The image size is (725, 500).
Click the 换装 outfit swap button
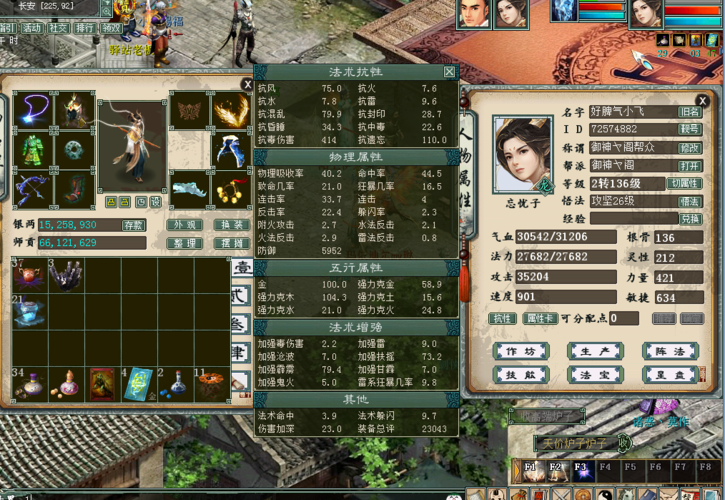[232, 226]
